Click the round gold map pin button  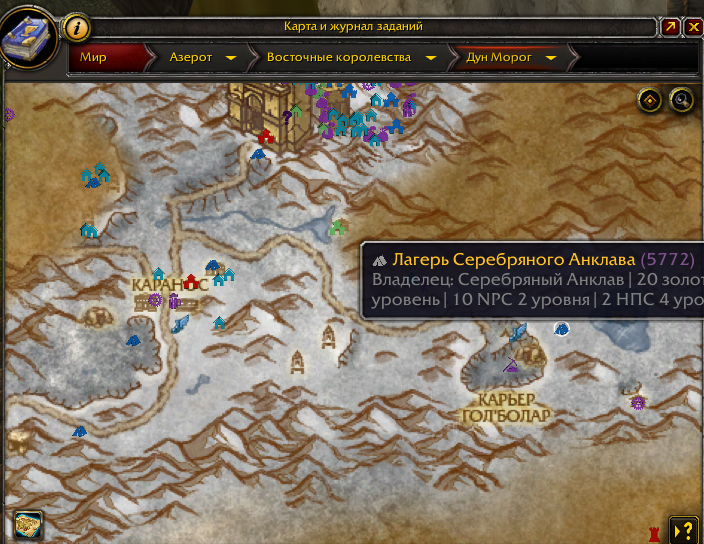tap(650, 99)
